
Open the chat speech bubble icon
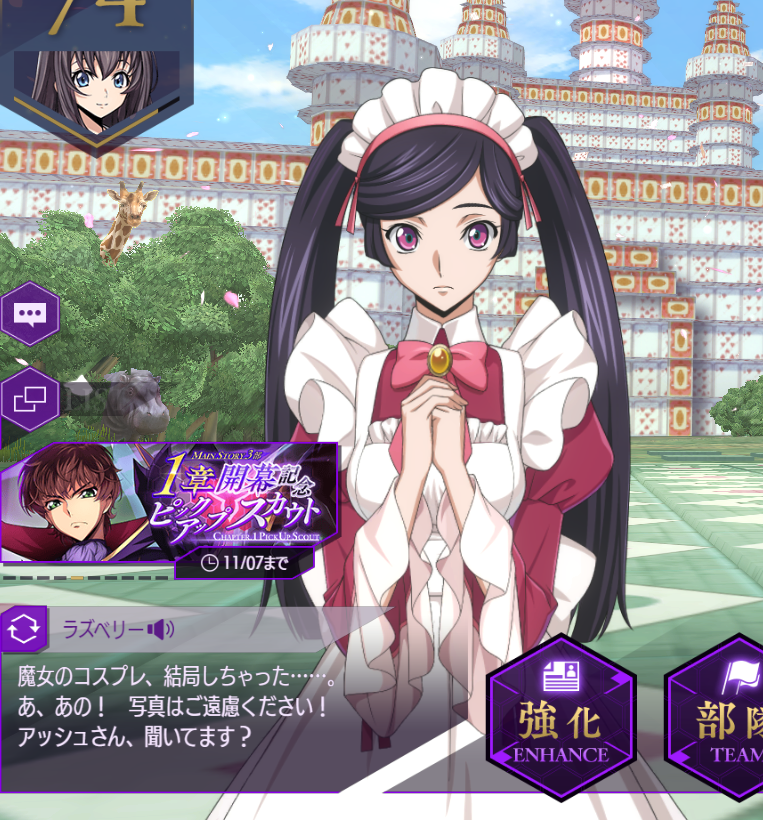[29, 314]
